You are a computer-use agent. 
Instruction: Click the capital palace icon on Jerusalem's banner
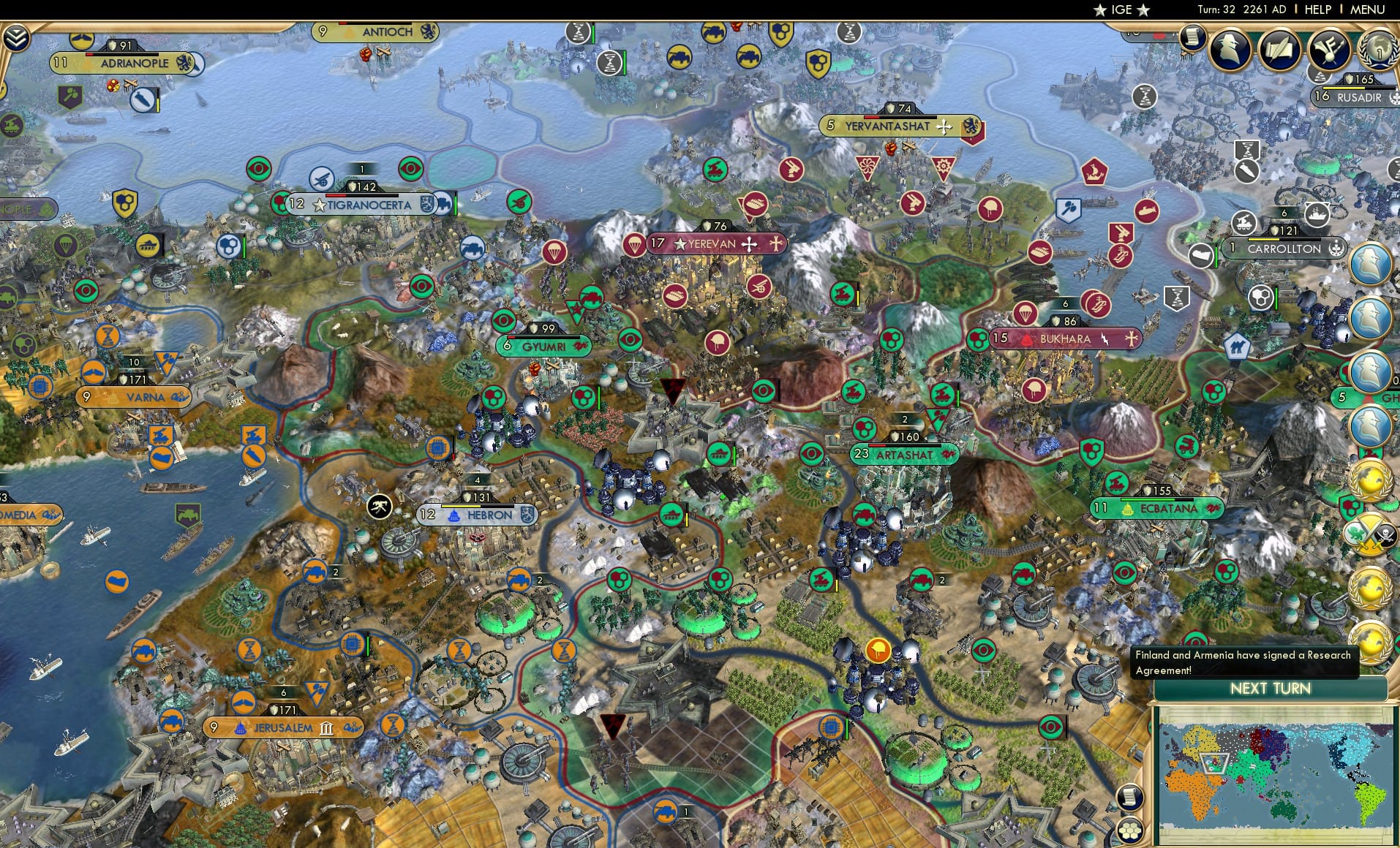(241, 727)
